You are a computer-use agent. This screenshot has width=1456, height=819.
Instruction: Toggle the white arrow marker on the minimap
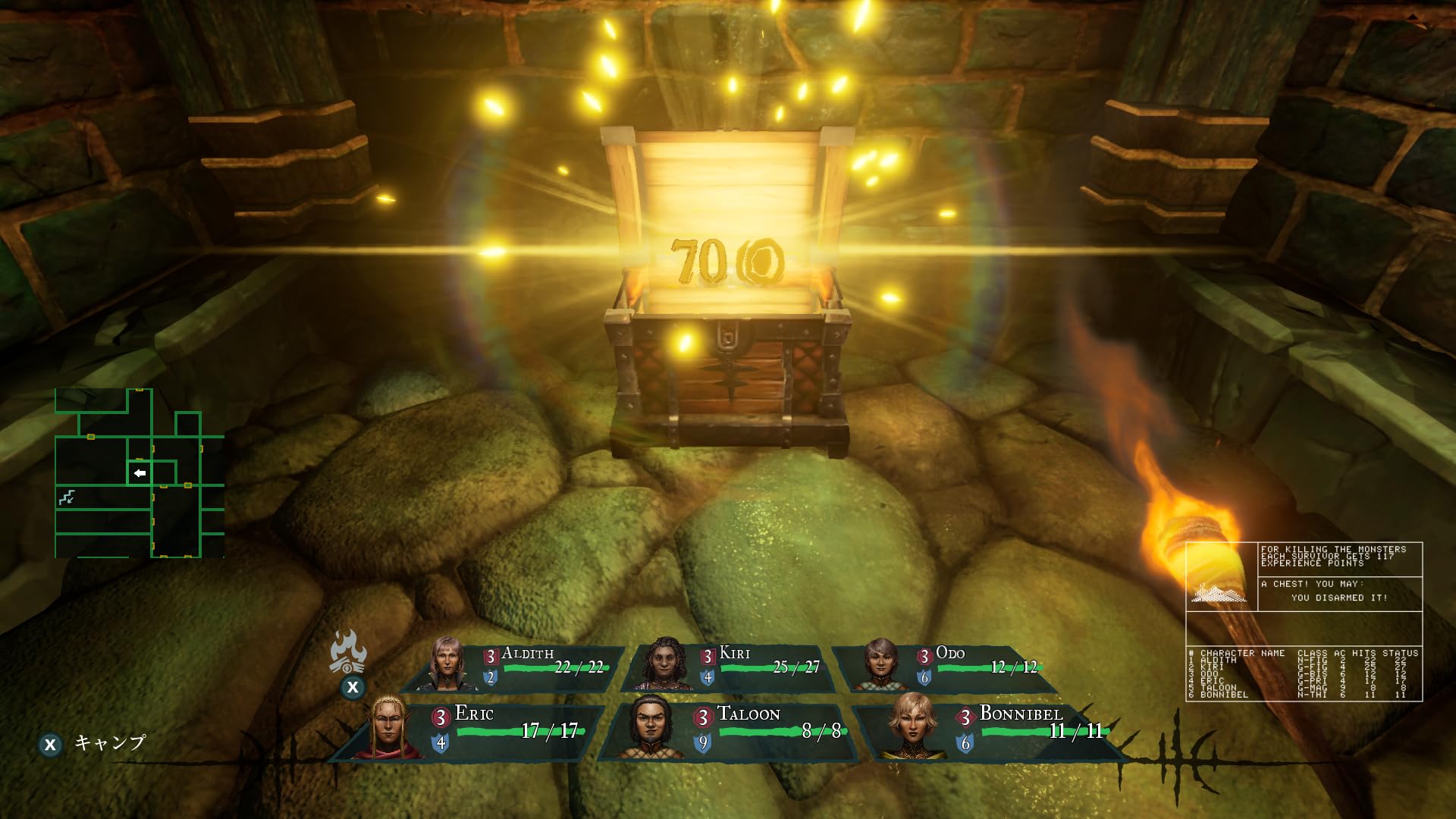point(138,472)
